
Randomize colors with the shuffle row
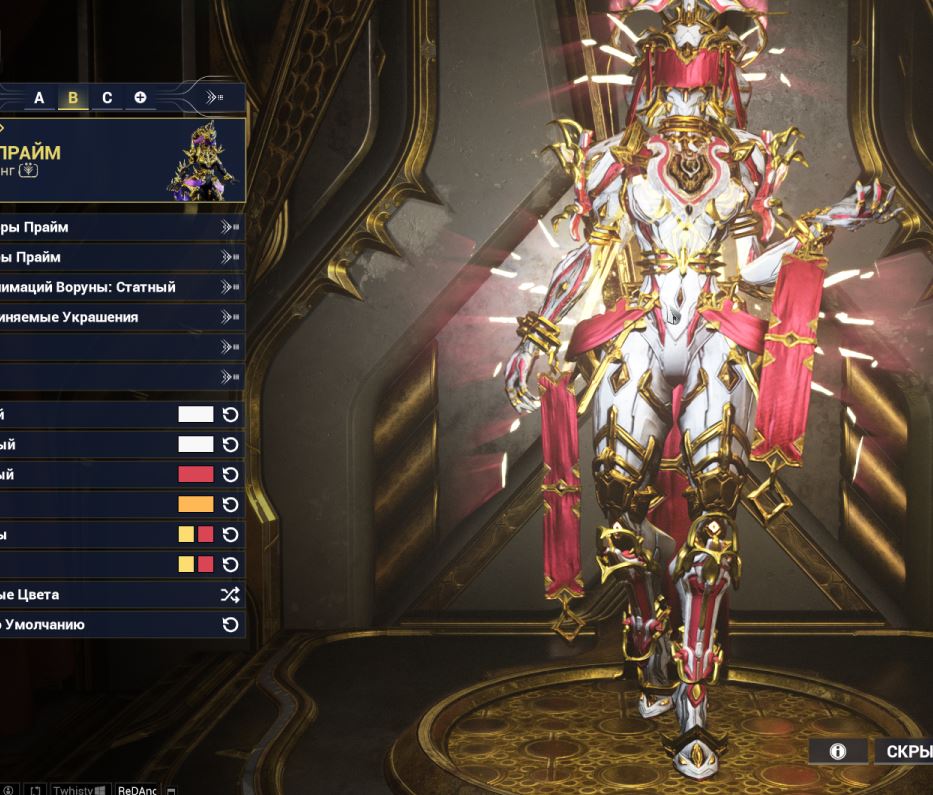tap(120, 595)
